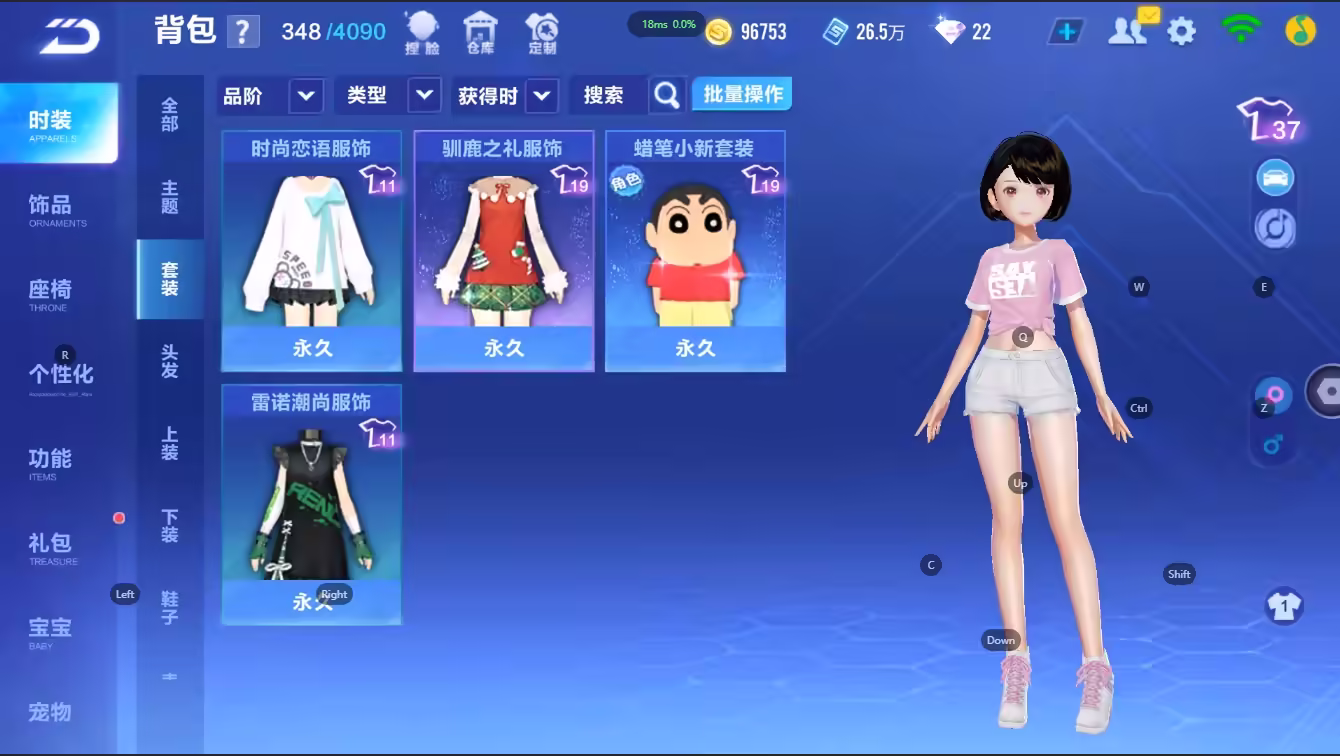Open the 获得时 sort dropdown
The height and width of the screenshot is (756, 1340).
pos(506,96)
